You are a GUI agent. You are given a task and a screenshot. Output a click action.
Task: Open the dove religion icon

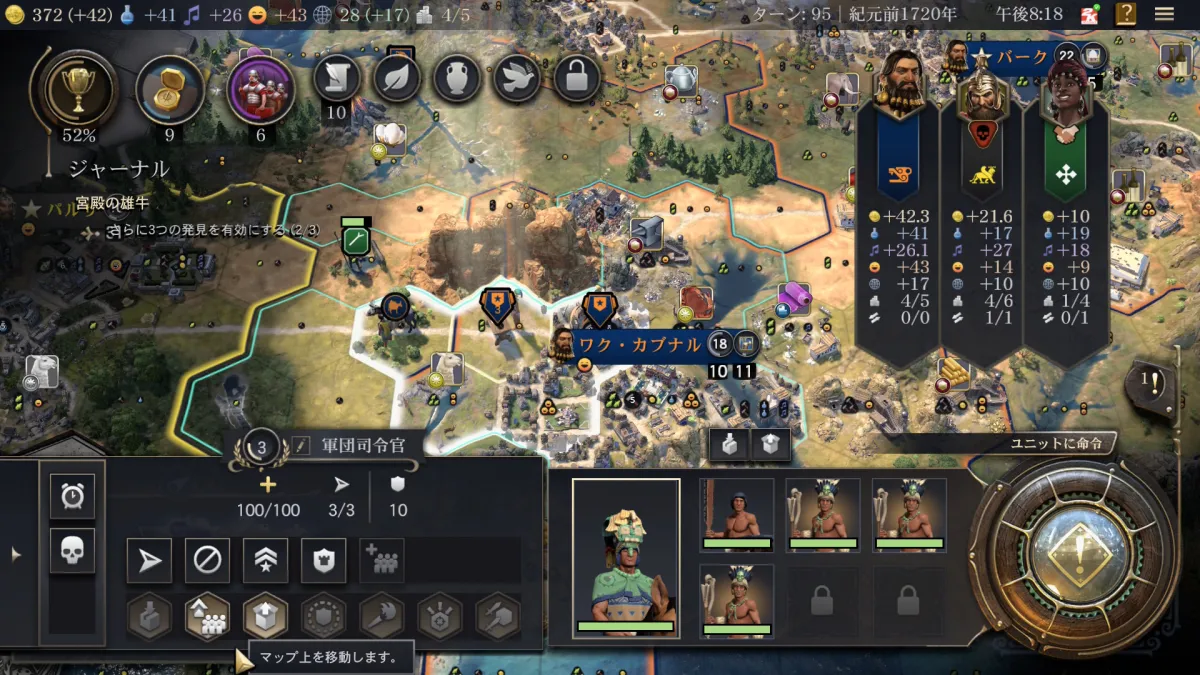[x=517, y=78]
